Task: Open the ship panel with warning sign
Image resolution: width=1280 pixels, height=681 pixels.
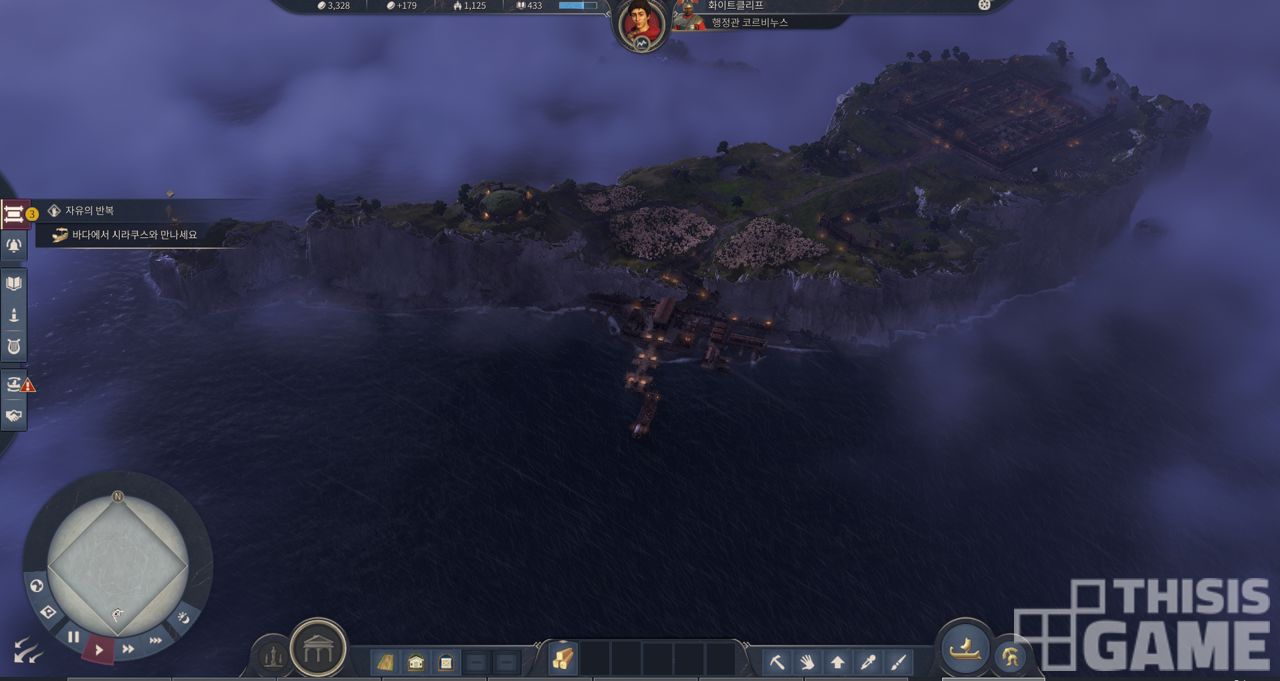Action: [x=14, y=383]
